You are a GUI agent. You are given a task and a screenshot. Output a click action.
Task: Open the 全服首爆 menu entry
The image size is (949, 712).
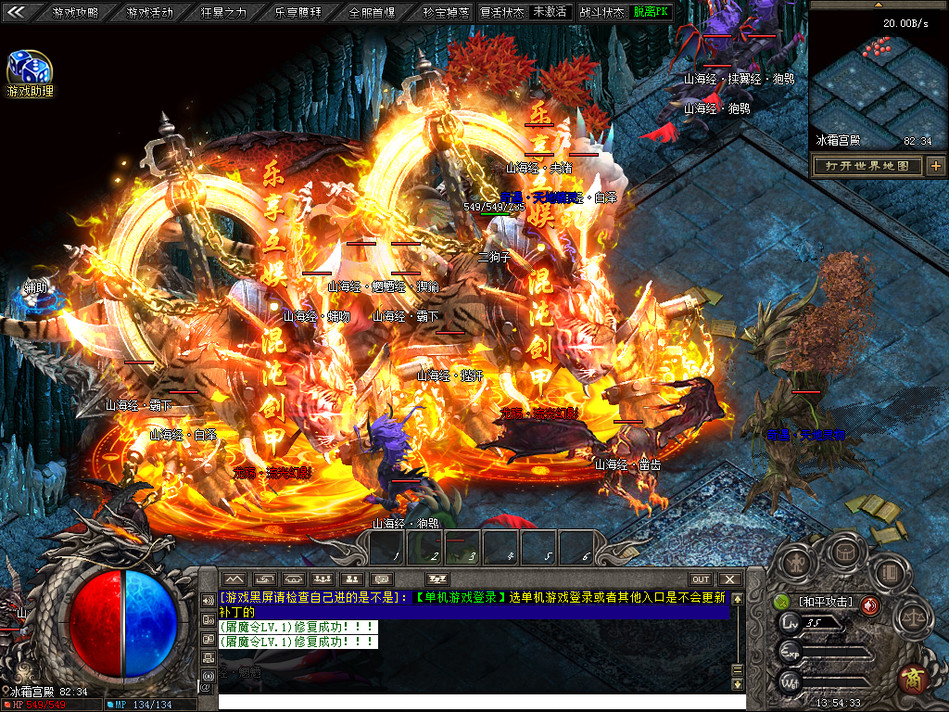[x=372, y=13]
